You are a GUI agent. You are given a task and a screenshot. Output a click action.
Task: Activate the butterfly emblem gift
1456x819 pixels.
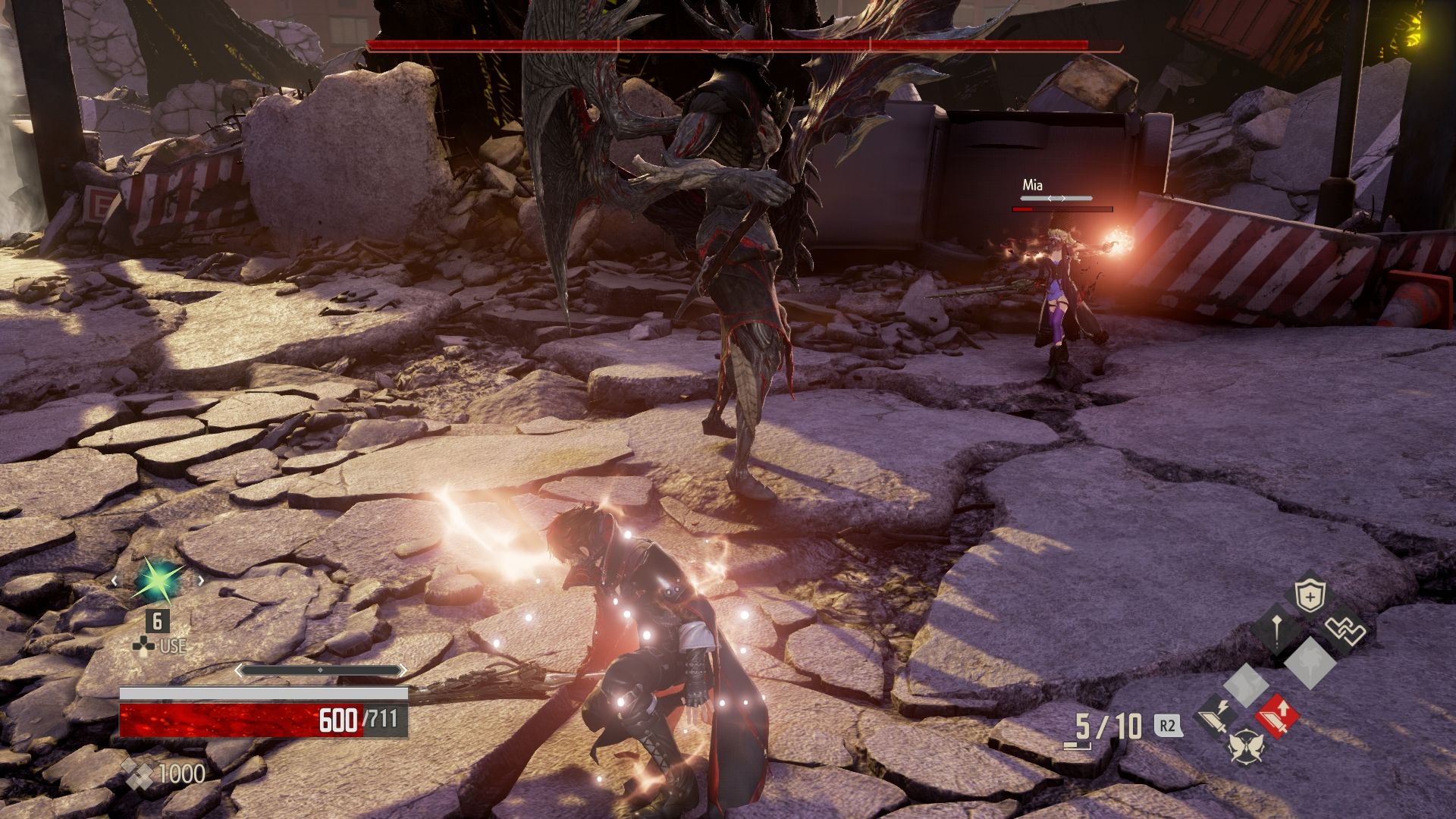point(1247,746)
